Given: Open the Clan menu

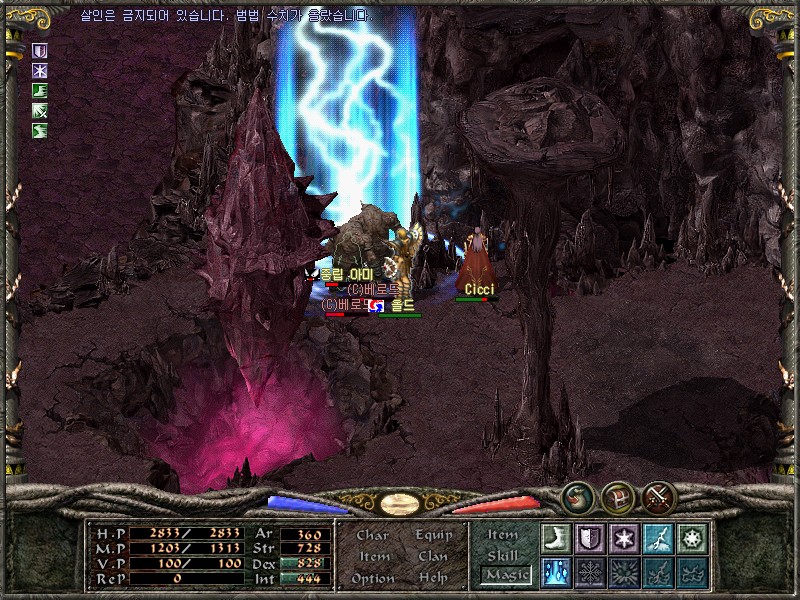Looking at the screenshot, I should 434,557.
